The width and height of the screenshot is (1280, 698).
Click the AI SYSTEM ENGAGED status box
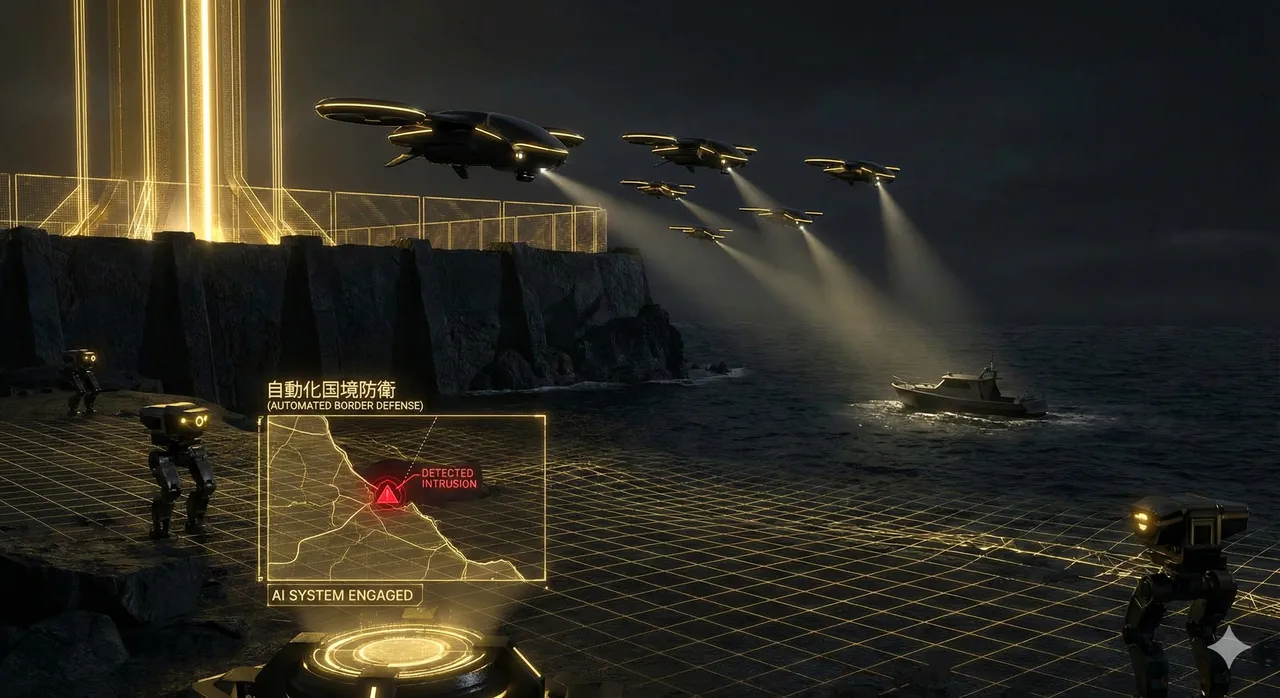tap(343, 595)
